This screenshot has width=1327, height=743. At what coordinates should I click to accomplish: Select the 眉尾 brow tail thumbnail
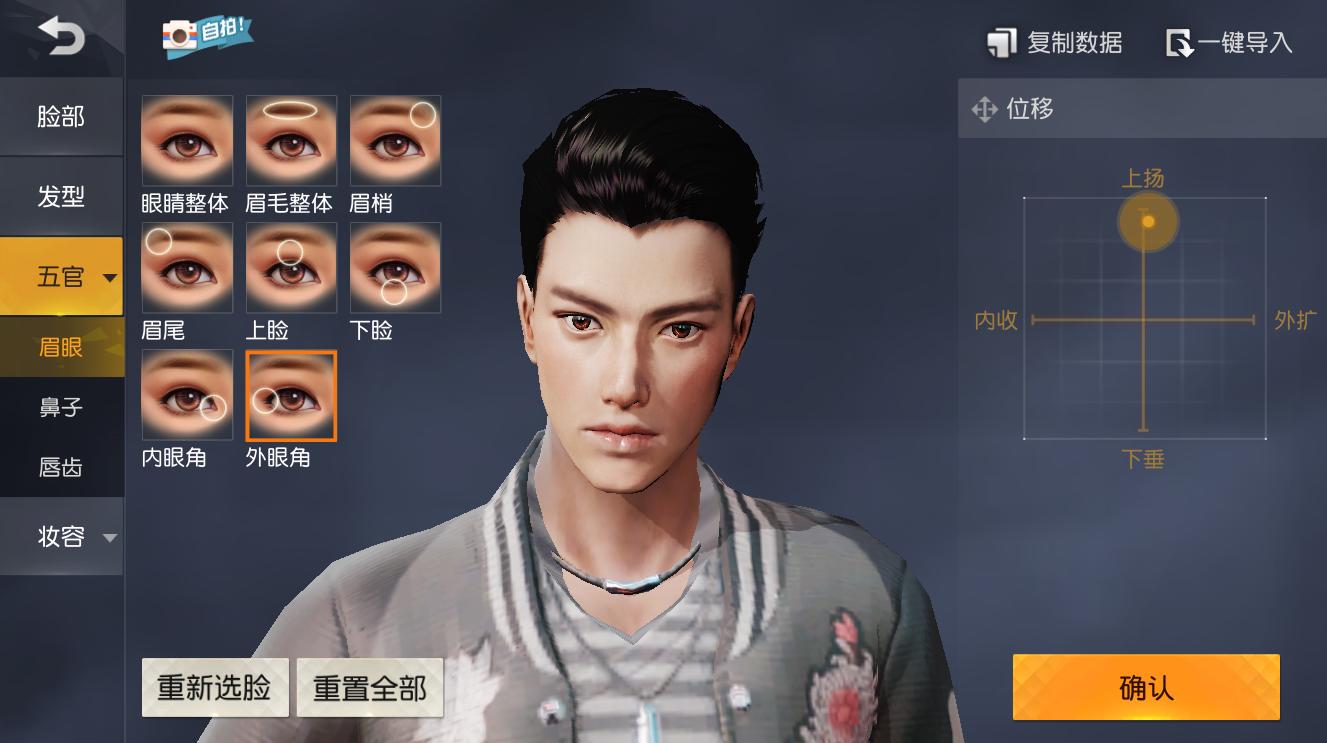click(x=187, y=268)
